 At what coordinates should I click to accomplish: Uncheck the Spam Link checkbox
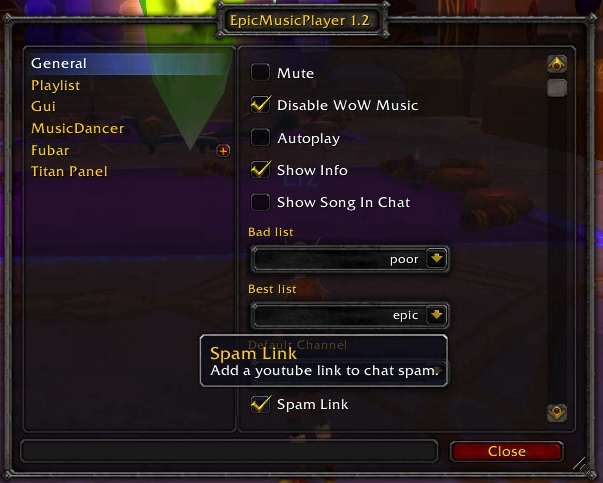click(260, 404)
